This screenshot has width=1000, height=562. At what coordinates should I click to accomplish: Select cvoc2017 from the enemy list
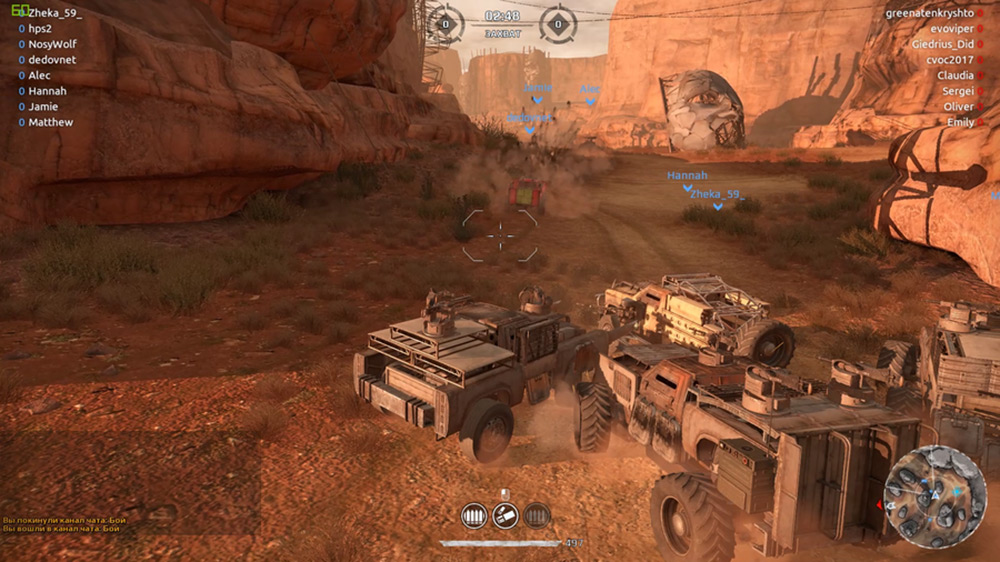click(950, 60)
